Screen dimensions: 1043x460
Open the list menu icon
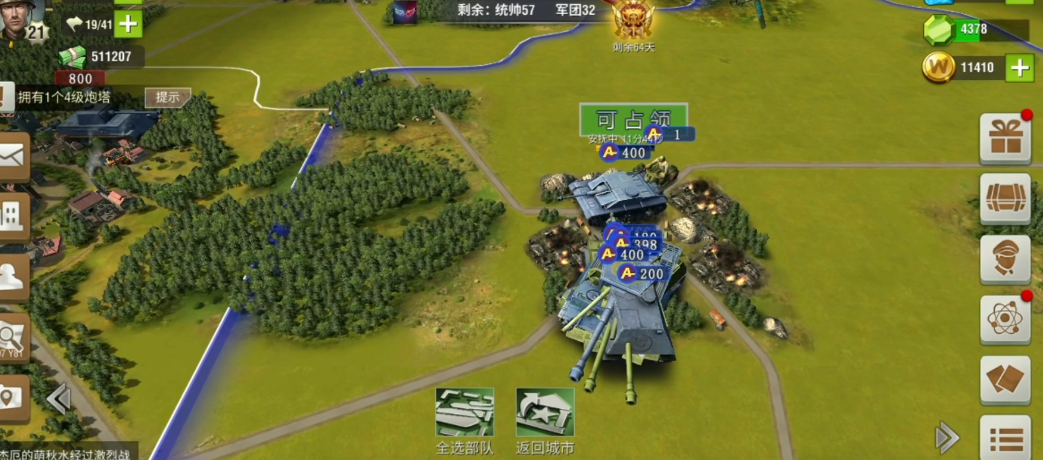(1004, 437)
